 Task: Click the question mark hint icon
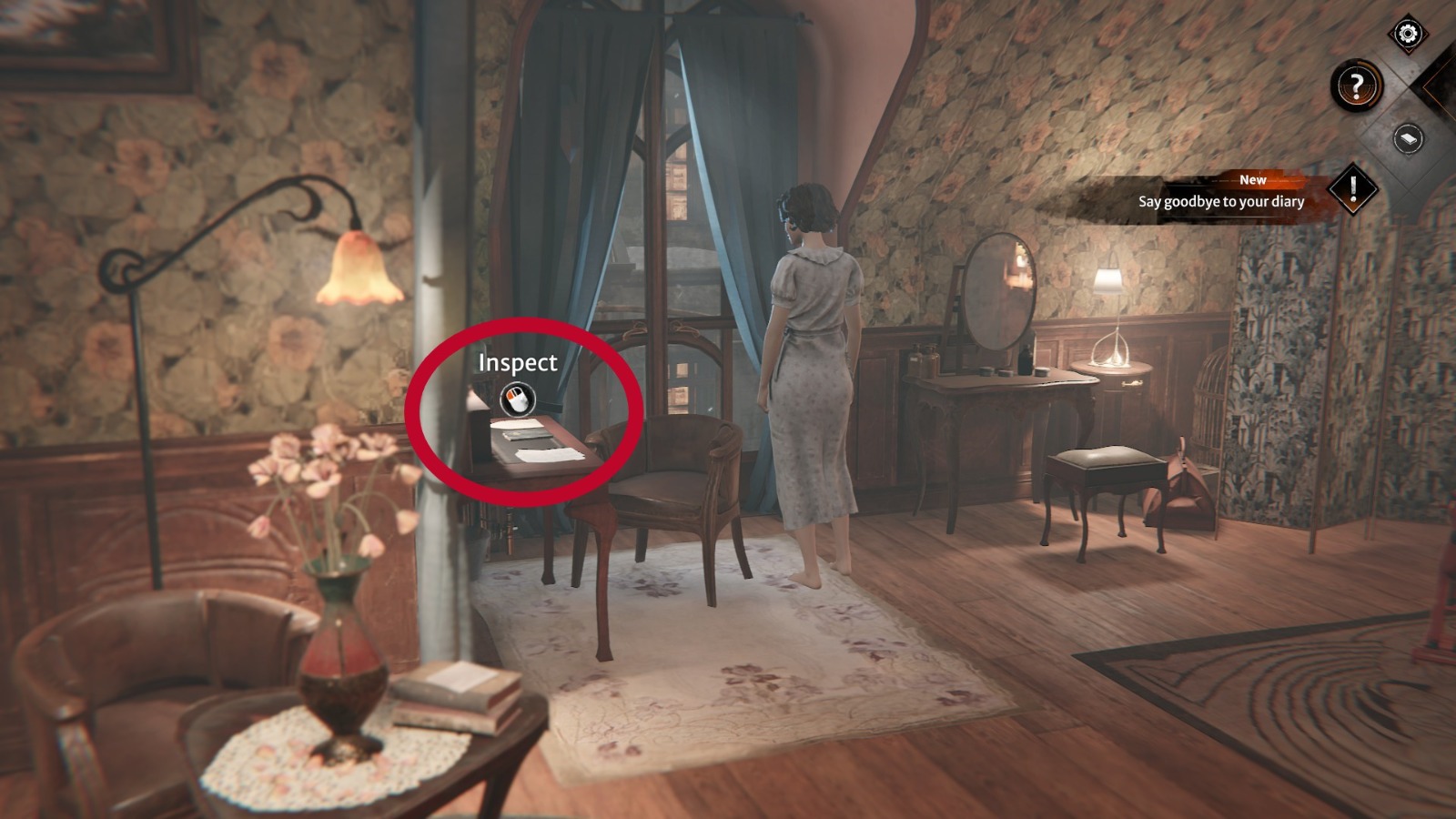(x=1357, y=84)
